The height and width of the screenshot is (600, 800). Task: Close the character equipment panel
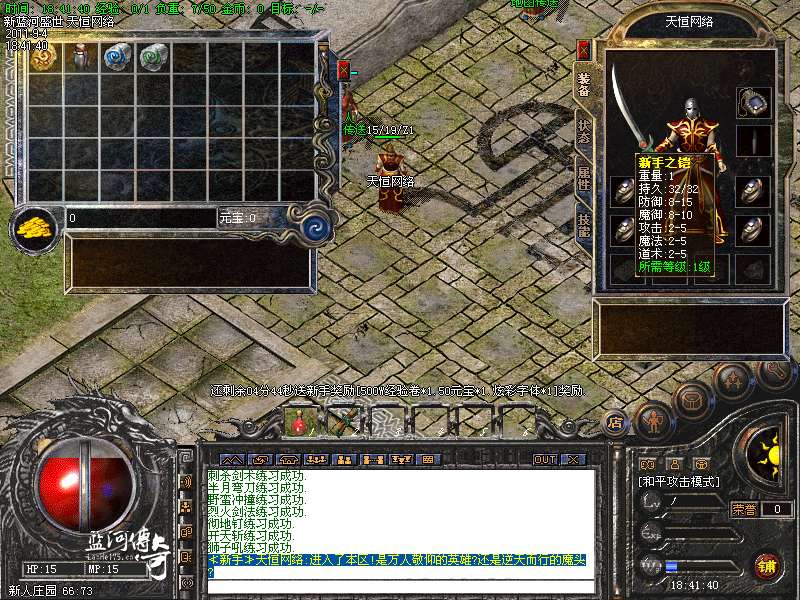584,48
